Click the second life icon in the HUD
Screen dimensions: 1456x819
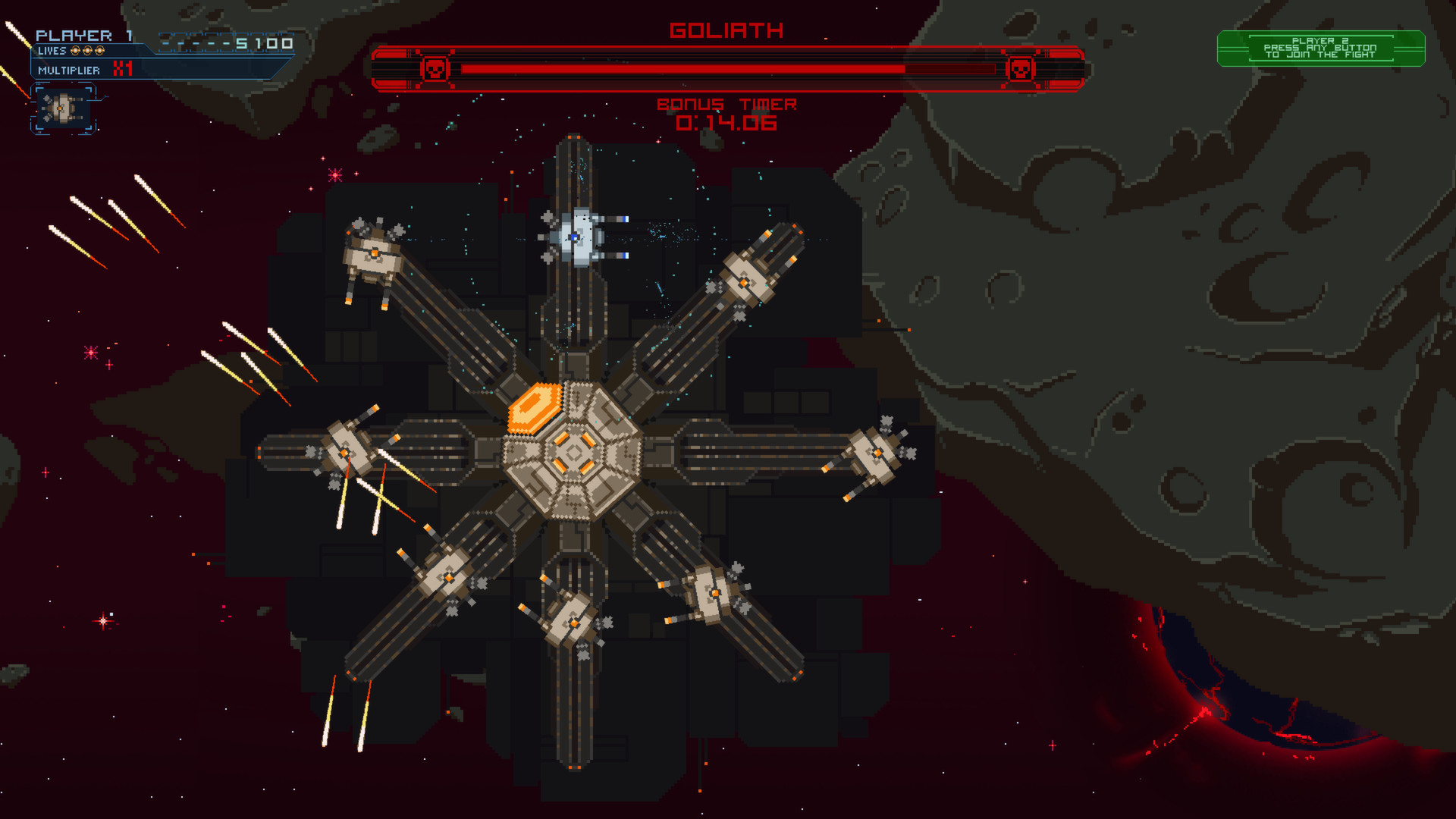[x=87, y=50]
